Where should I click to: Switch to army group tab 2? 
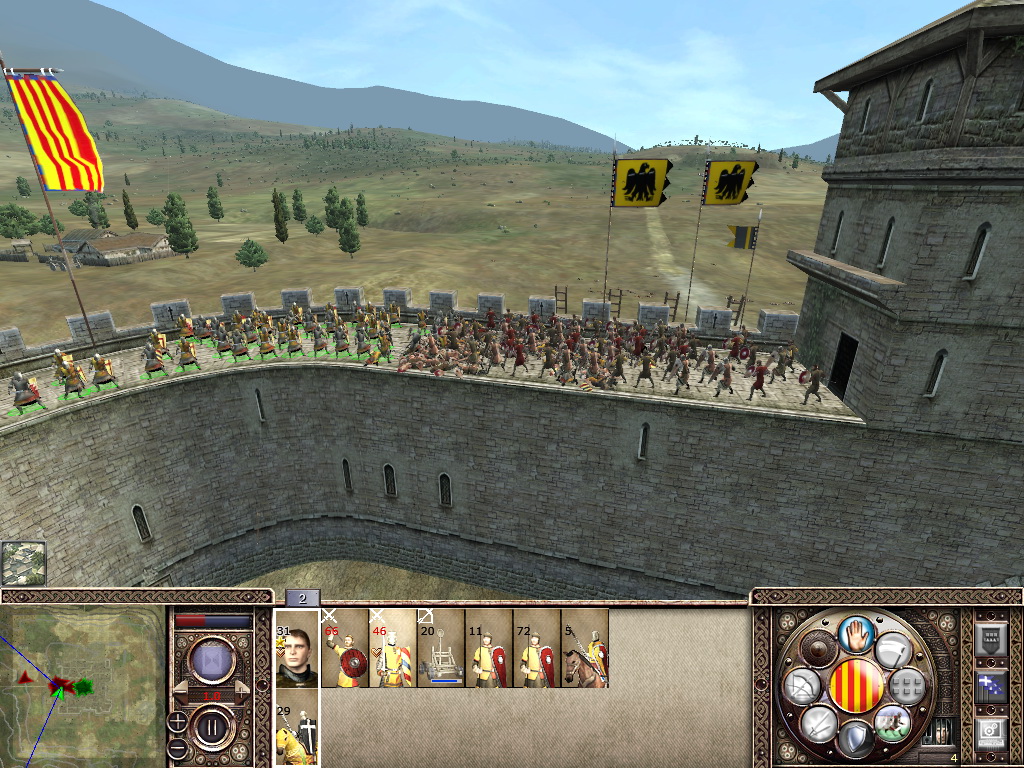[302, 598]
